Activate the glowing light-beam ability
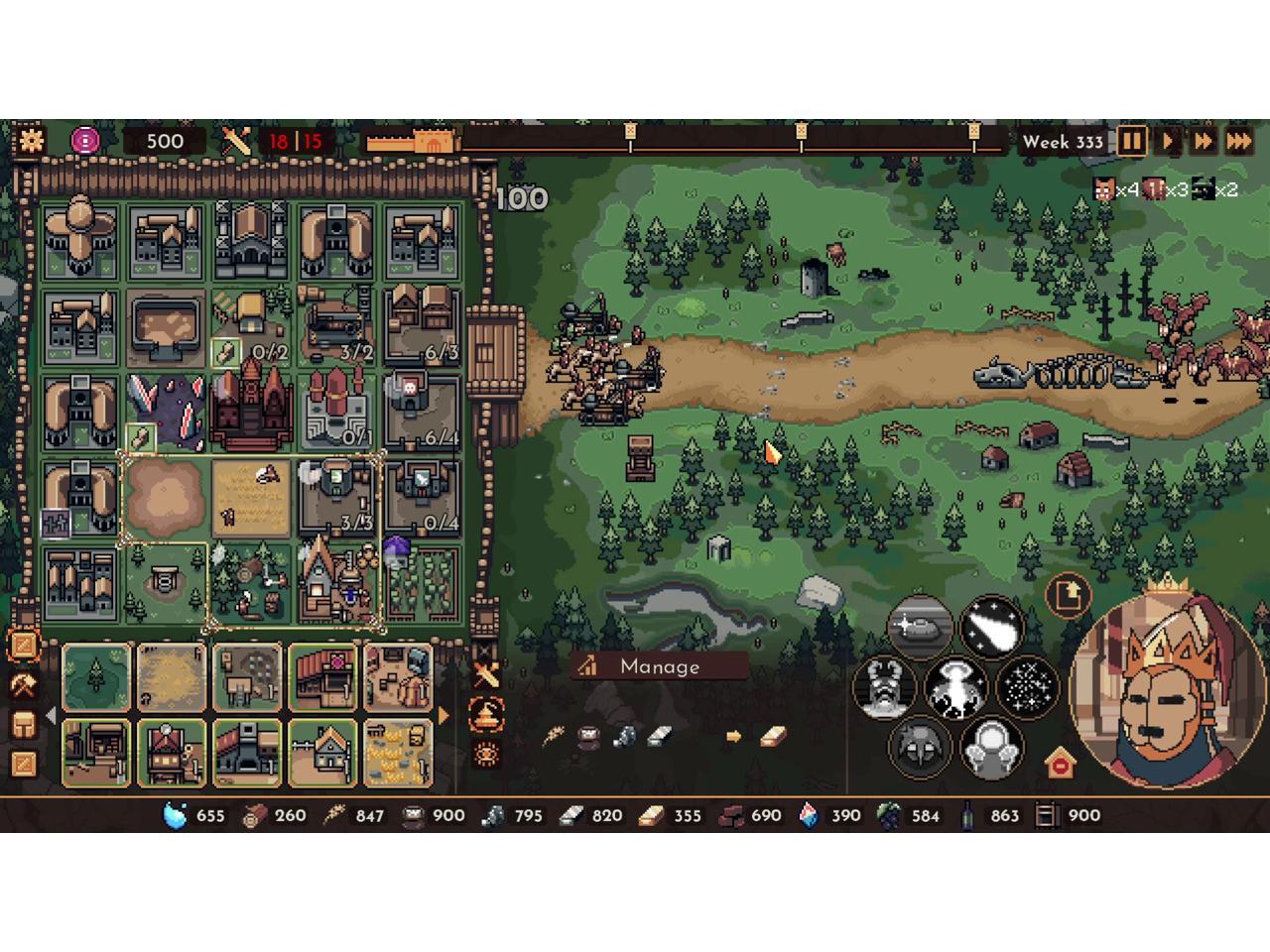 [x=954, y=686]
